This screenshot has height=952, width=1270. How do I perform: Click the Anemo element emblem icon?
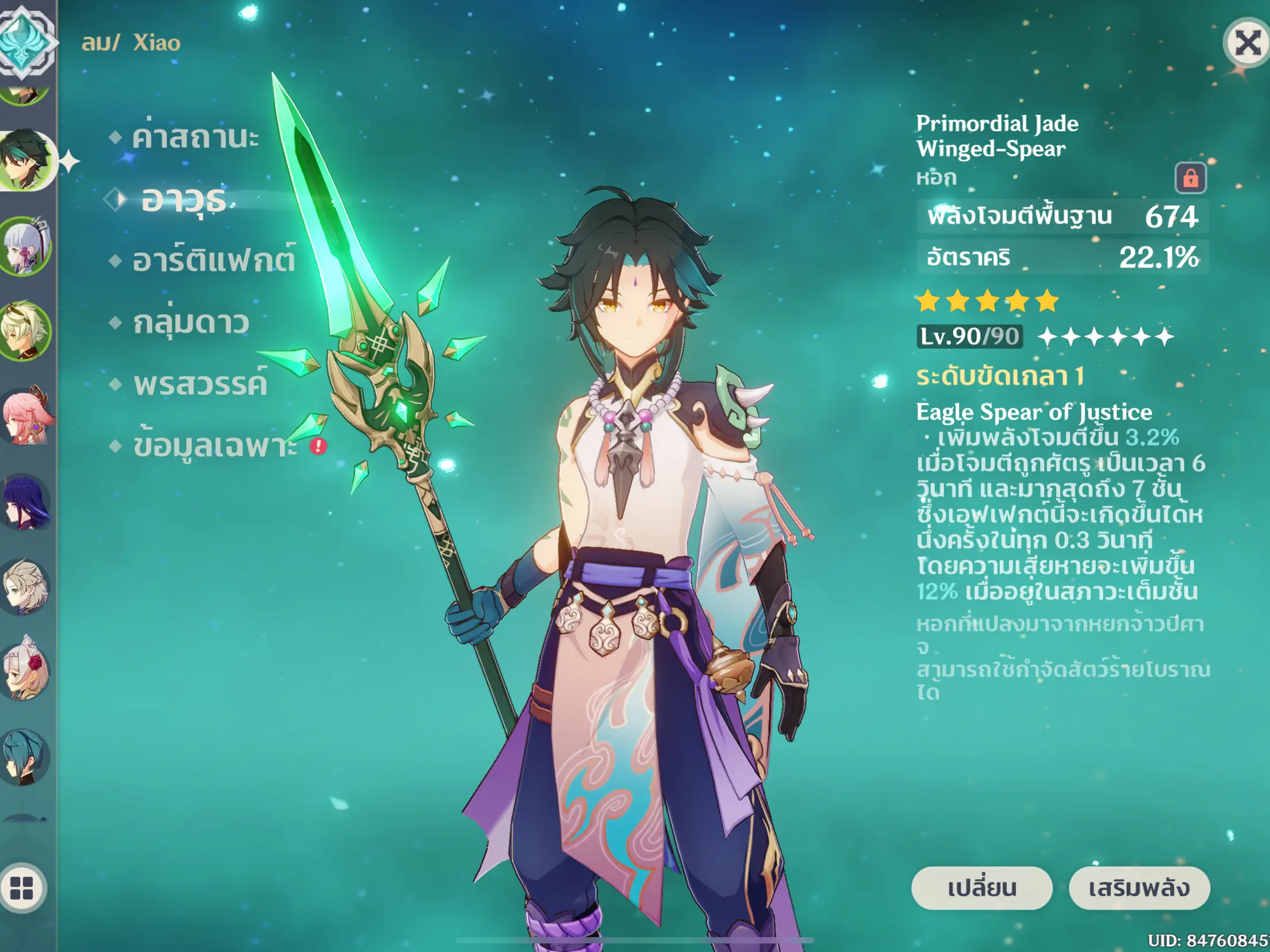click(24, 40)
